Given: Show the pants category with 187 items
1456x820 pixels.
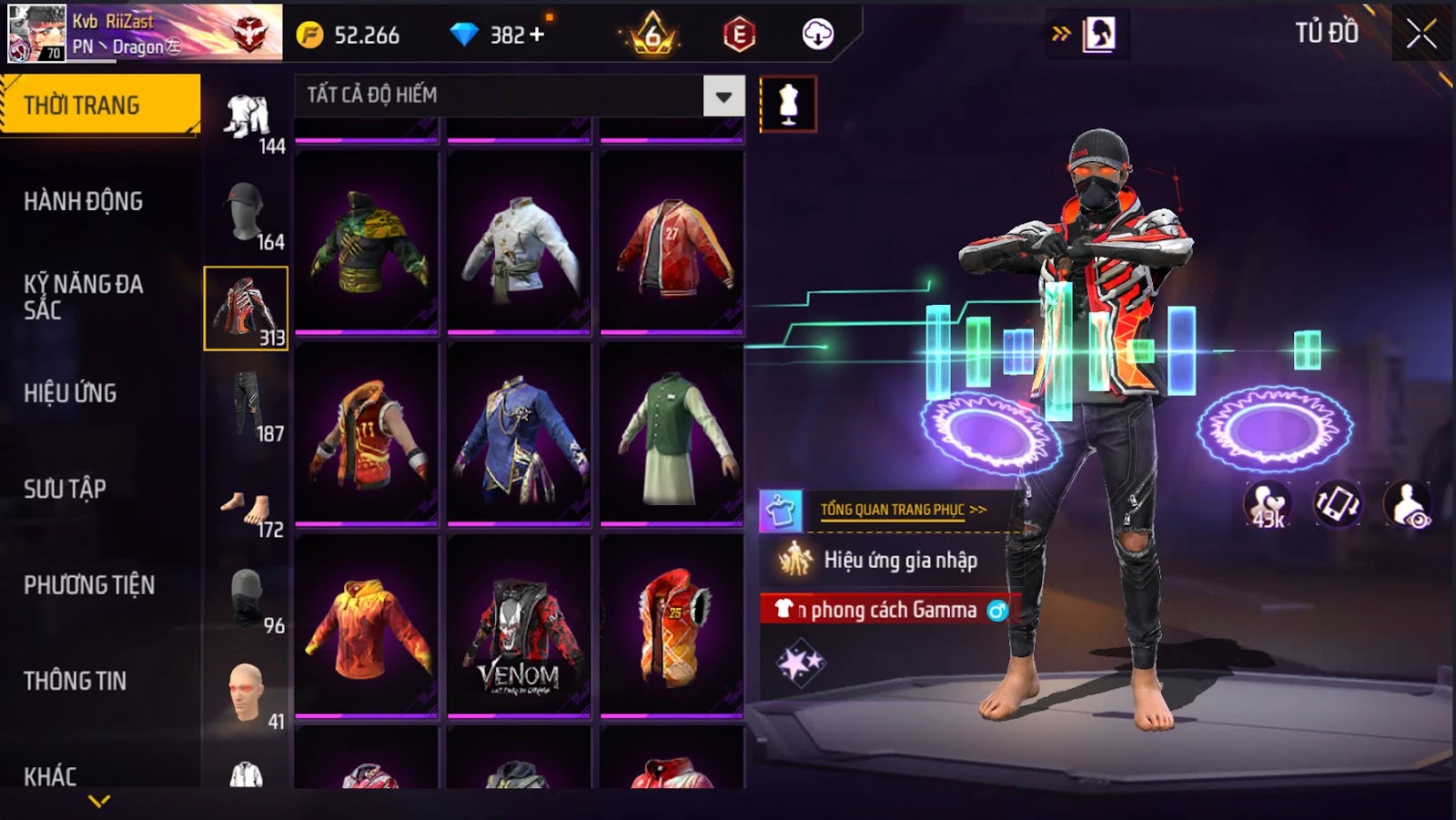Looking at the screenshot, I should point(247,406).
